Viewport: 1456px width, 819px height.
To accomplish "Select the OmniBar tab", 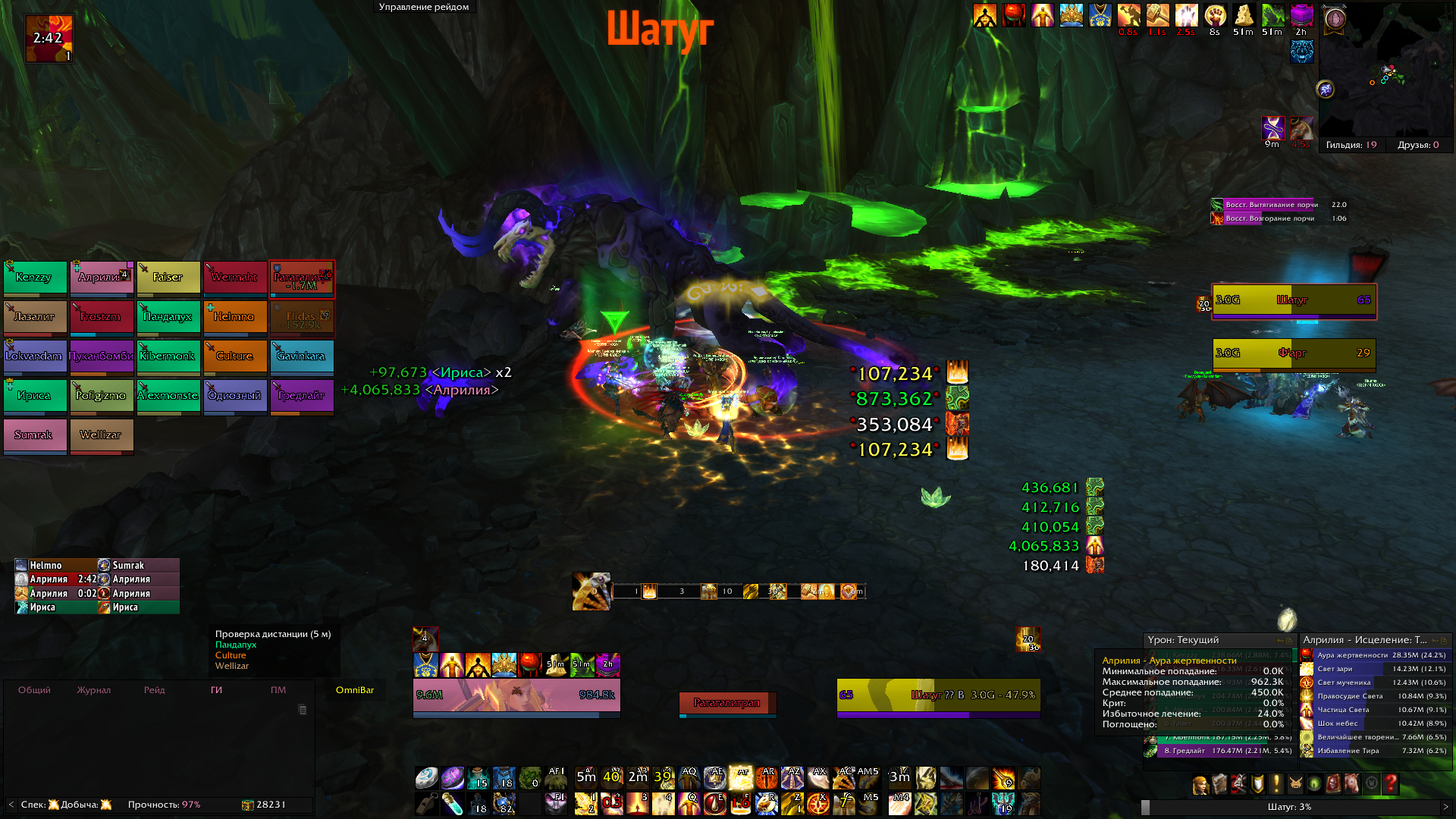I will point(355,690).
